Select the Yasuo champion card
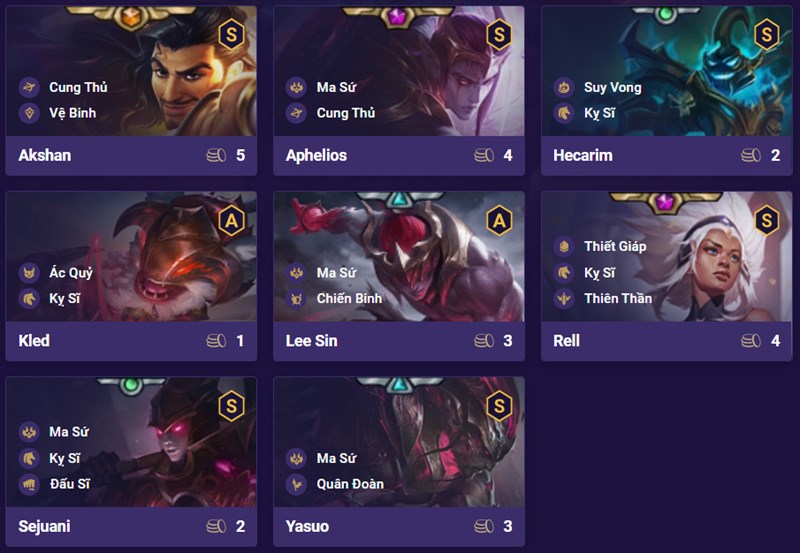Viewport: 800px width, 553px height. (399, 460)
